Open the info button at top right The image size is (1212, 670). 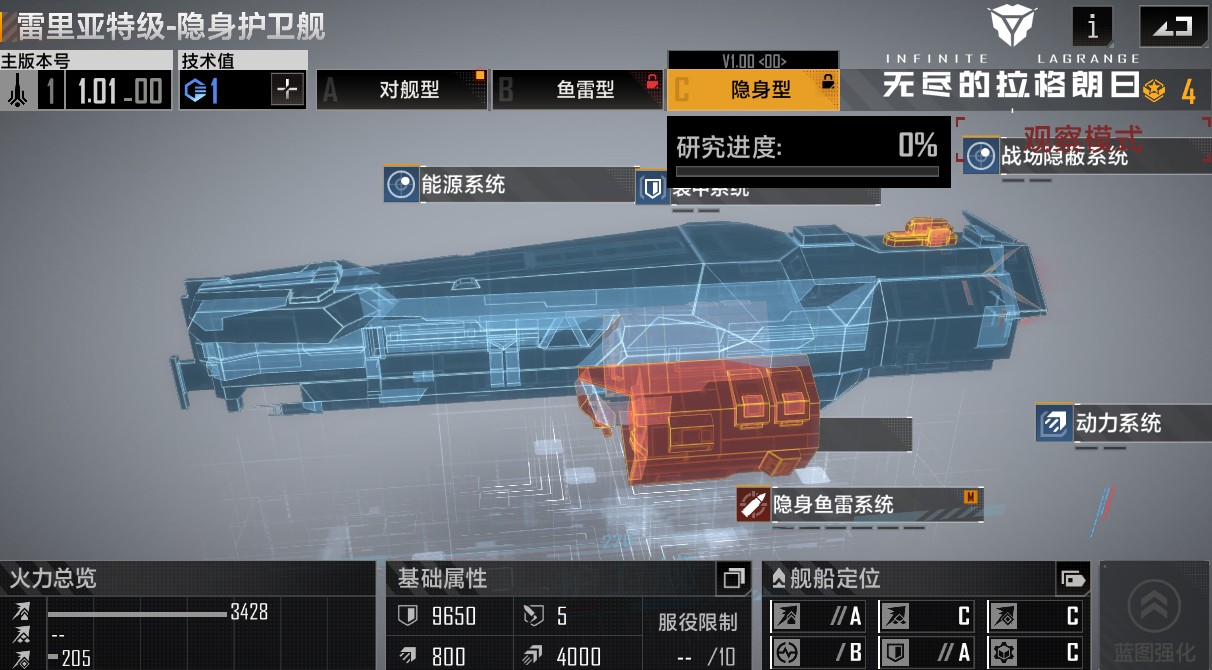pyautogui.click(x=1092, y=27)
